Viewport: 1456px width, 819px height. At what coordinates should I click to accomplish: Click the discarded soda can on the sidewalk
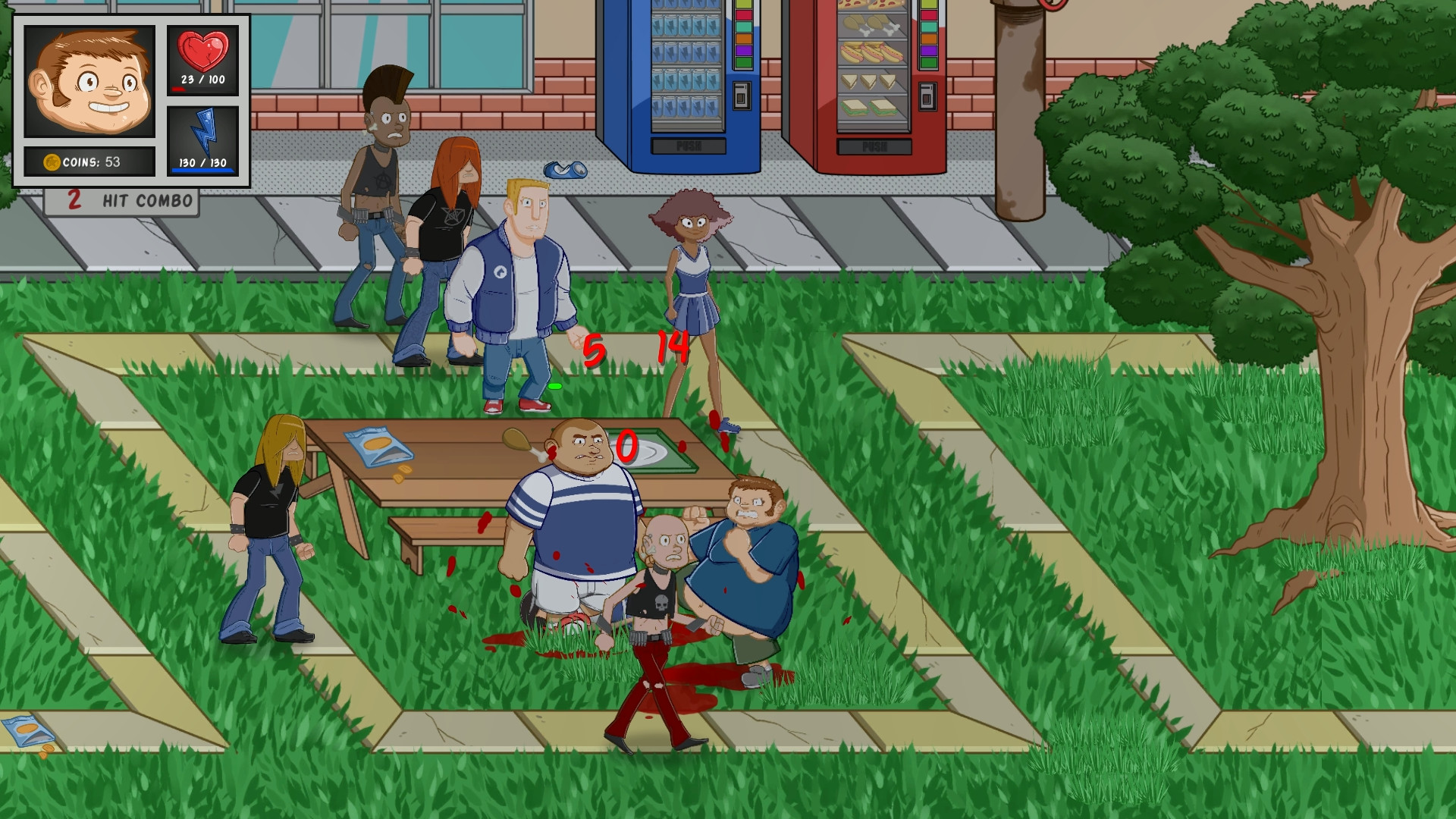point(565,171)
